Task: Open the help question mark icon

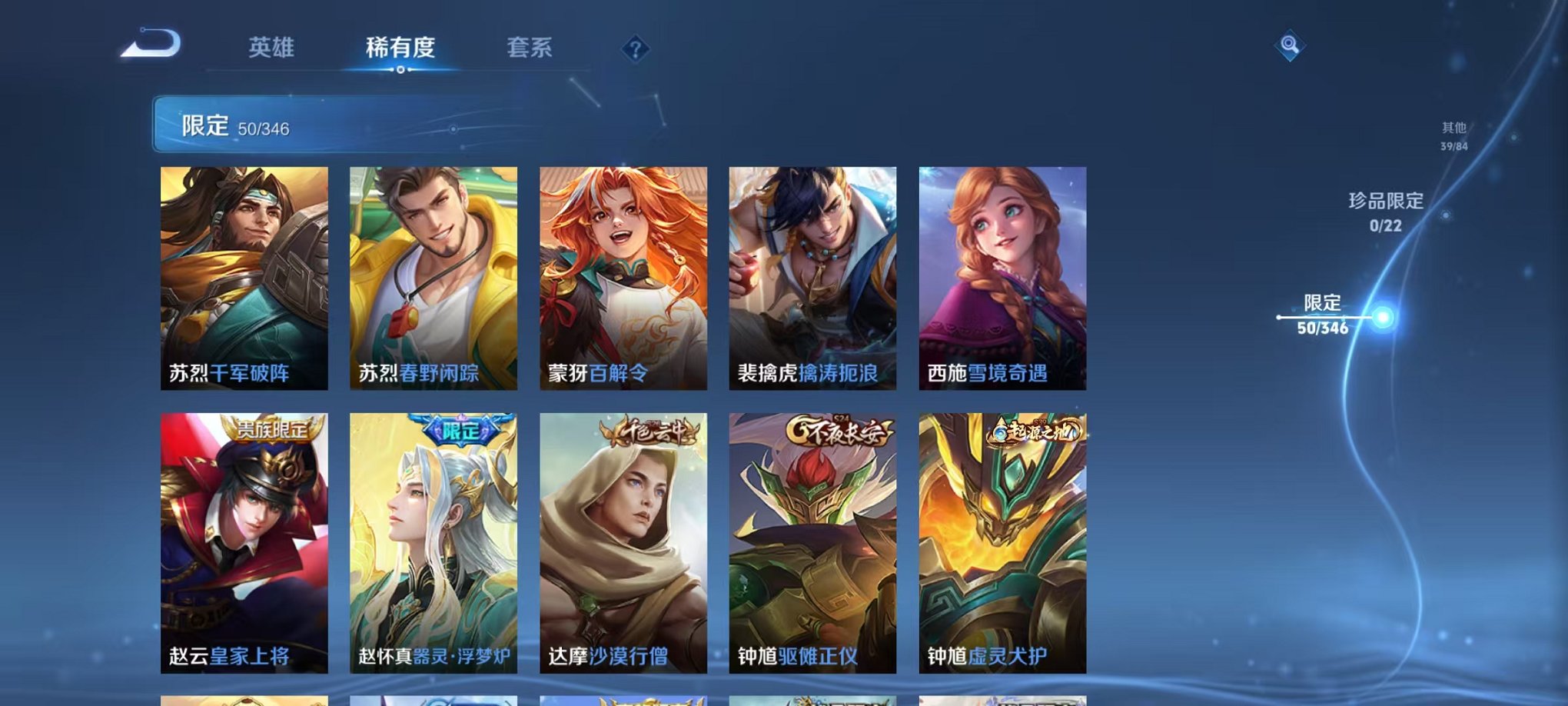Action: [633, 50]
